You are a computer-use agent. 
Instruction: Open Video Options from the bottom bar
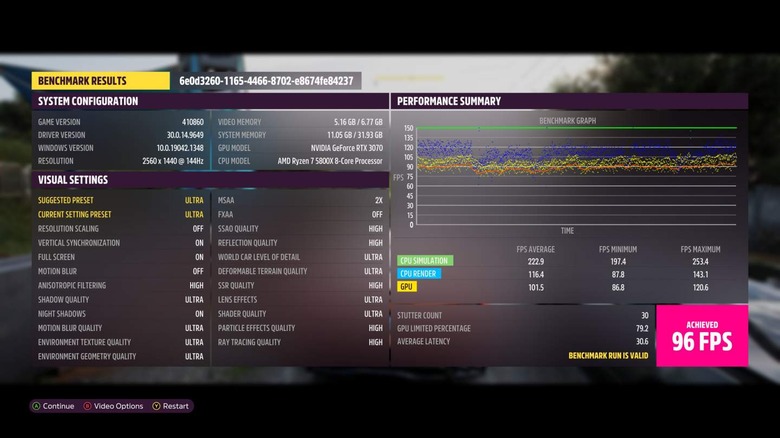point(114,406)
